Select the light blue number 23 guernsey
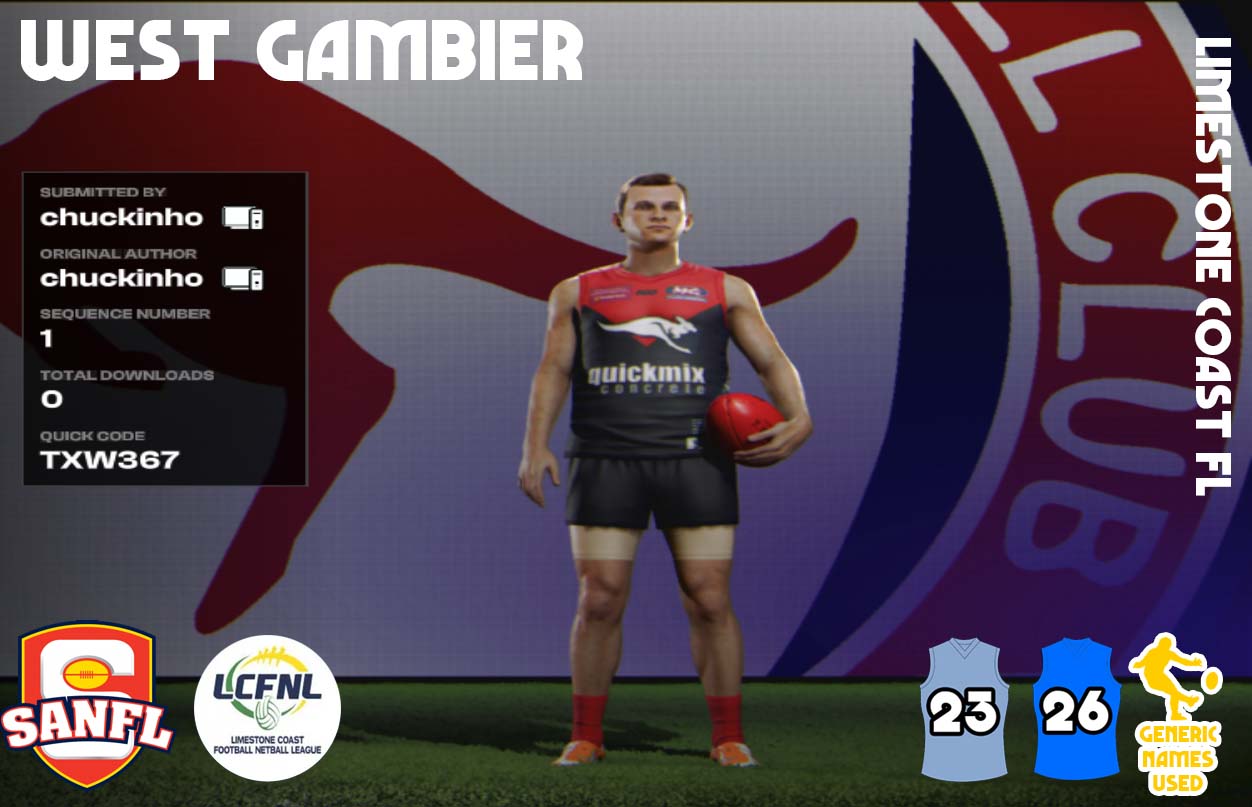The image size is (1252, 807). point(964,709)
